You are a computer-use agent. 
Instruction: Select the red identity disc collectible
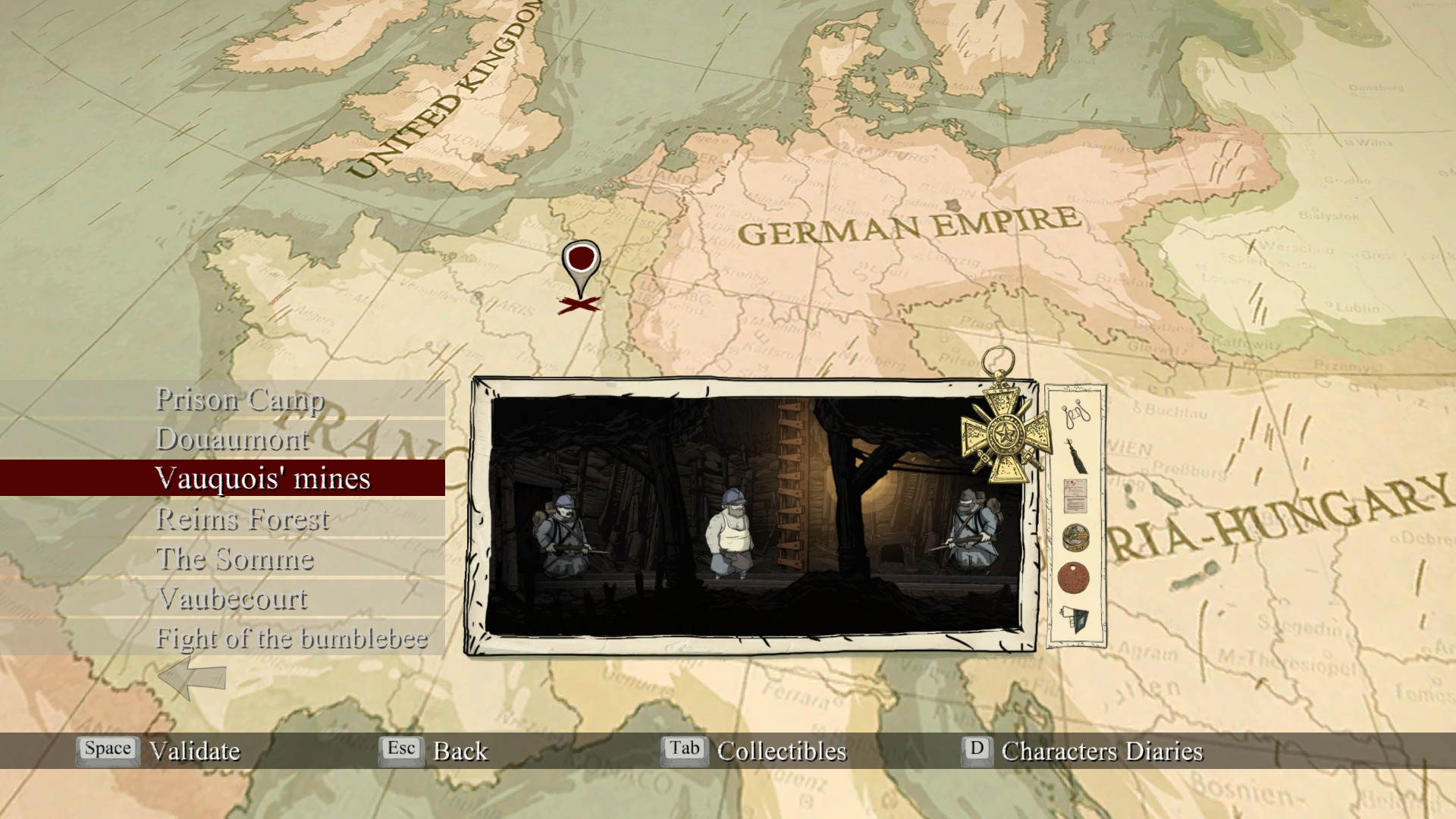(1073, 578)
